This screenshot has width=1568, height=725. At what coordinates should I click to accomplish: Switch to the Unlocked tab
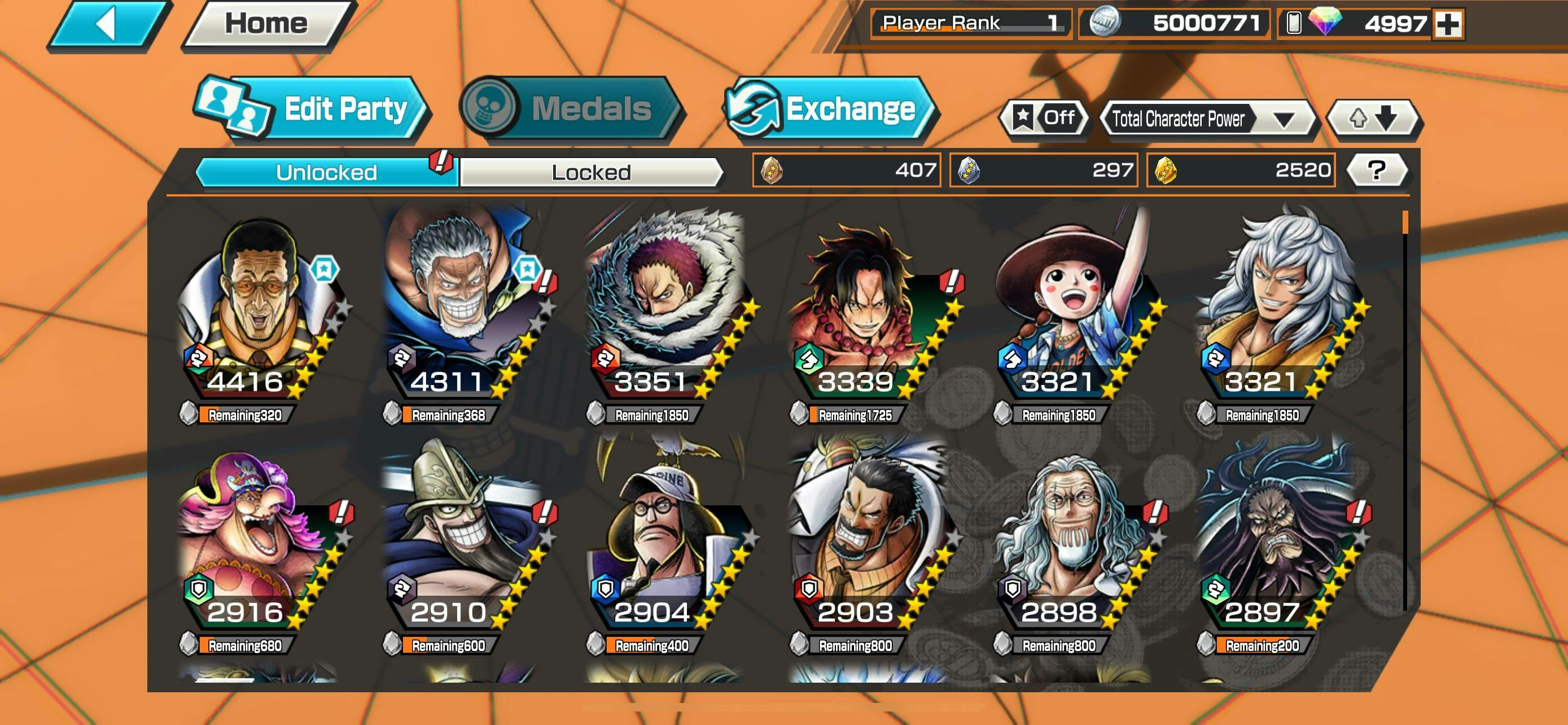[x=326, y=172]
